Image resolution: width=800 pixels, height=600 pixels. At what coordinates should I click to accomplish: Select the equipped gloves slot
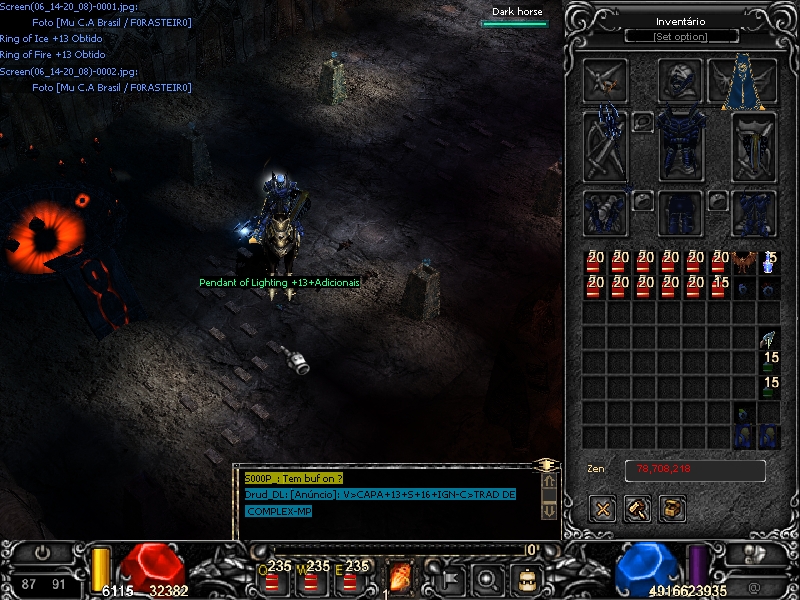click(606, 212)
